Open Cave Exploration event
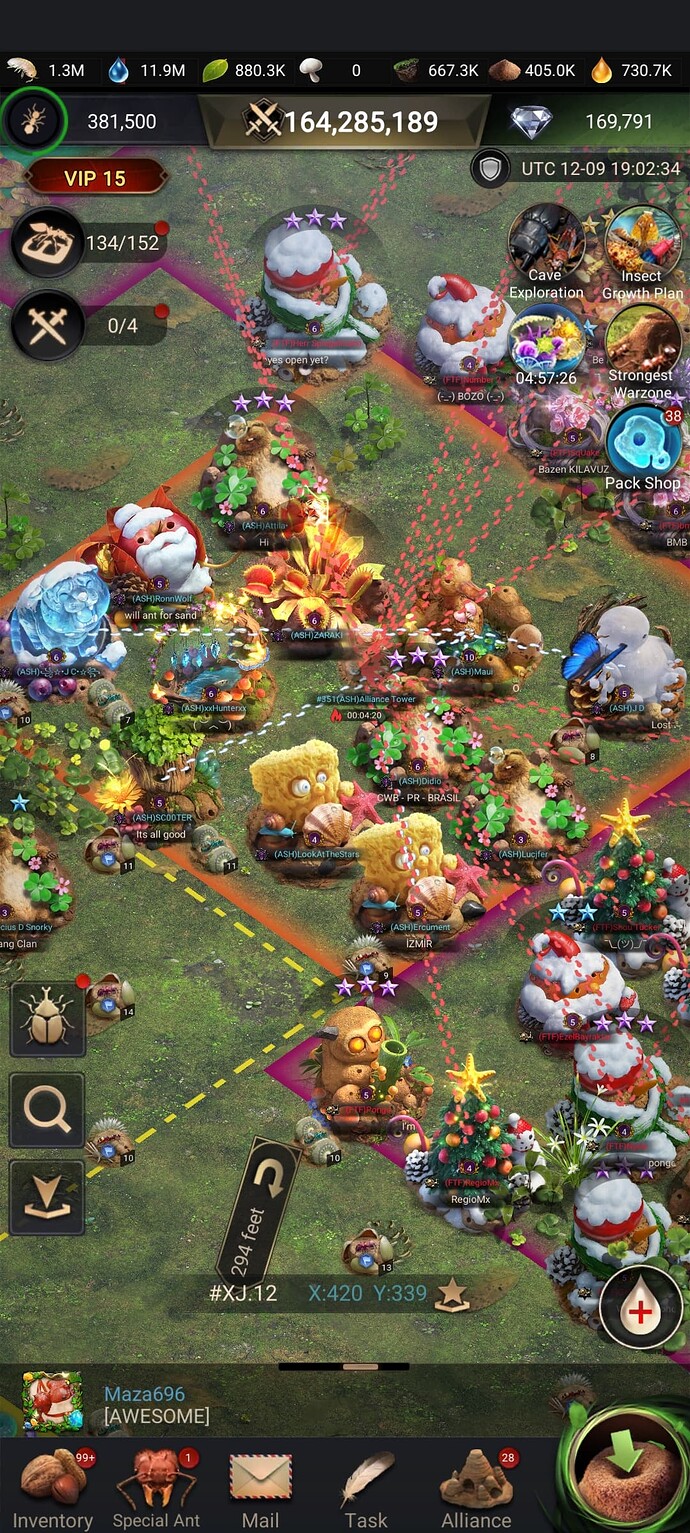The image size is (690, 1533). (545, 250)
